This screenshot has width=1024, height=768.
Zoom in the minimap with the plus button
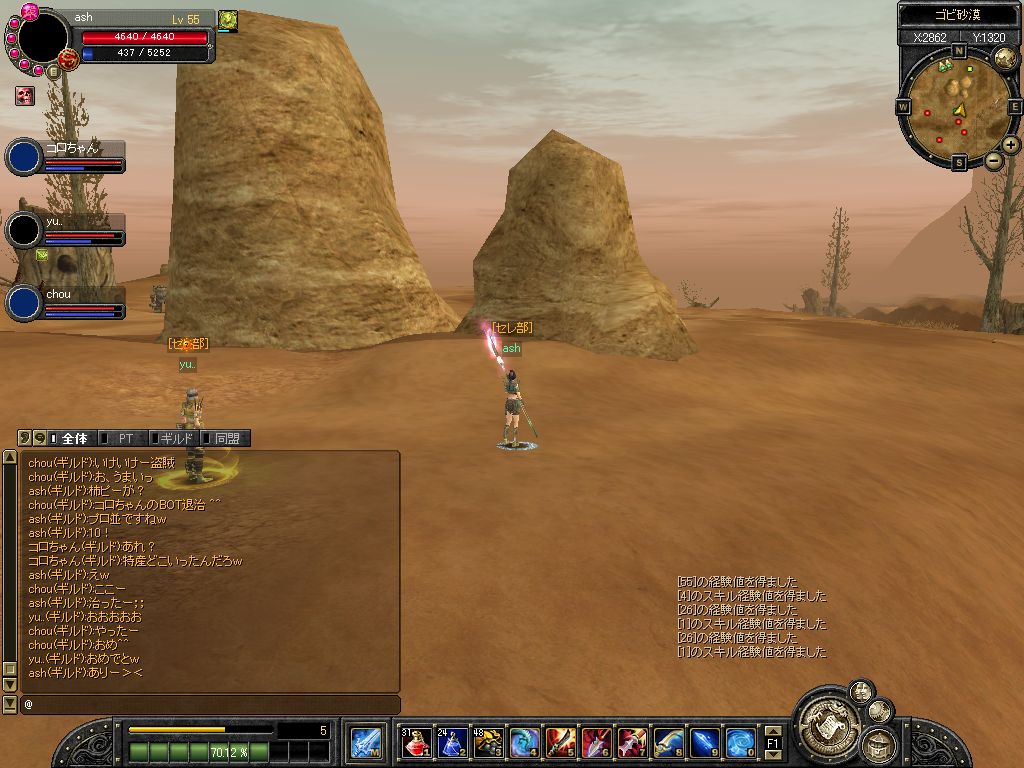click(x=1011, y=145)
